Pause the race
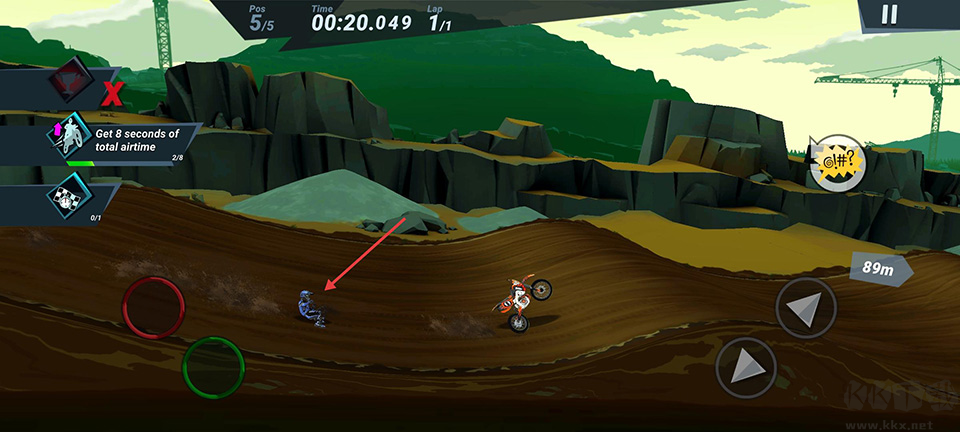This screenshot has width=960, height=432. [x=889, y=14]
